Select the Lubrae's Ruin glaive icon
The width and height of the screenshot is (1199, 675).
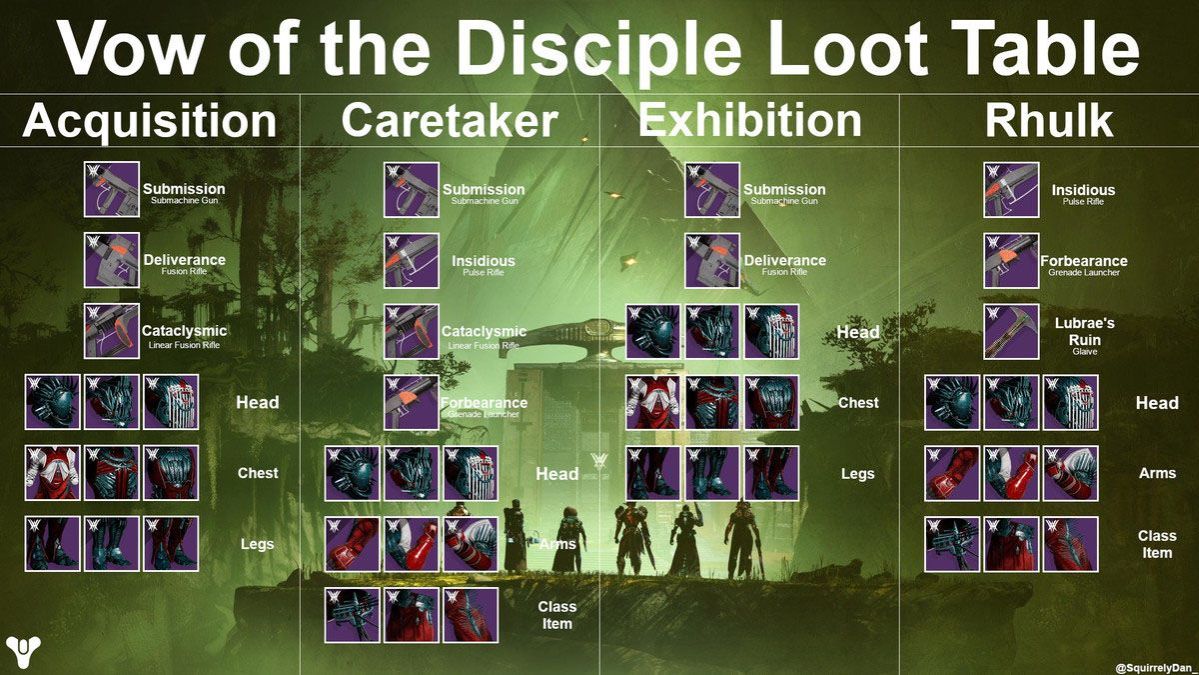(1011, 331)
